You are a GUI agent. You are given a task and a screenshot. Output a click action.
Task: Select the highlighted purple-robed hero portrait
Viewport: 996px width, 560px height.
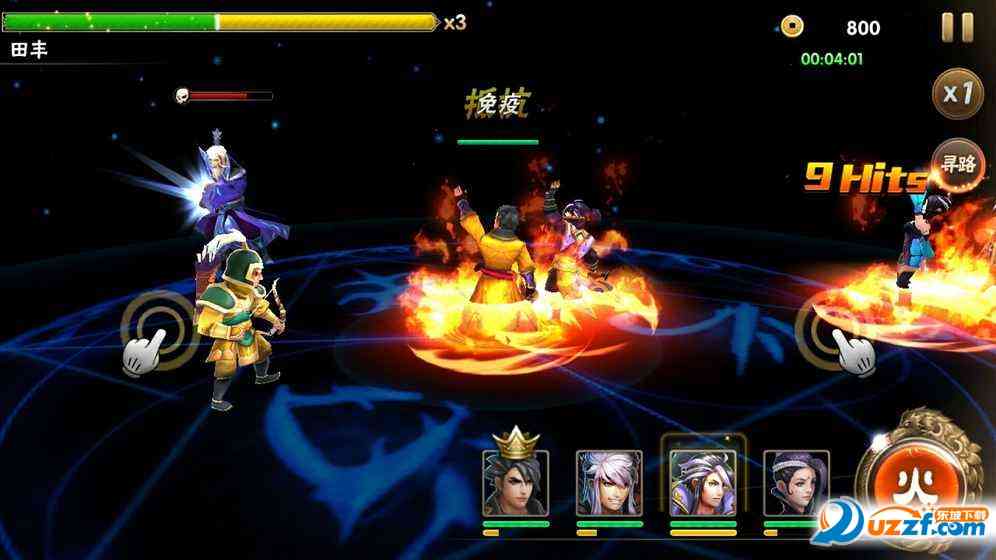[x=703, y=481]
